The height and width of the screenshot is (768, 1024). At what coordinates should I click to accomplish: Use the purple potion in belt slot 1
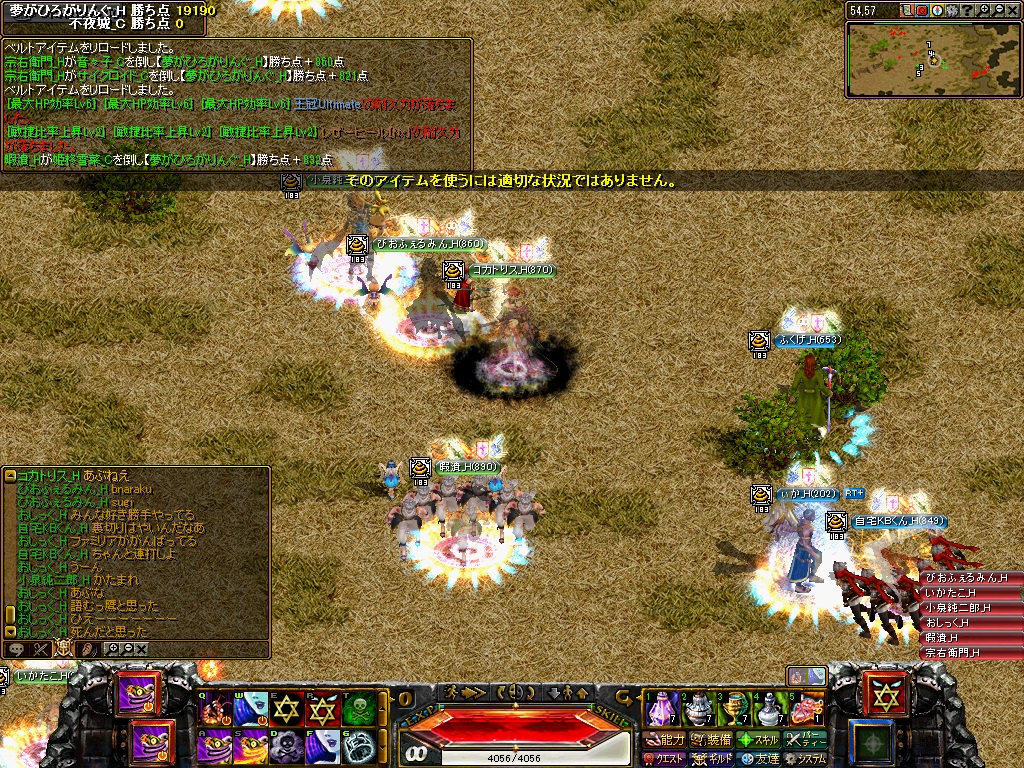[x=661, y=708]
